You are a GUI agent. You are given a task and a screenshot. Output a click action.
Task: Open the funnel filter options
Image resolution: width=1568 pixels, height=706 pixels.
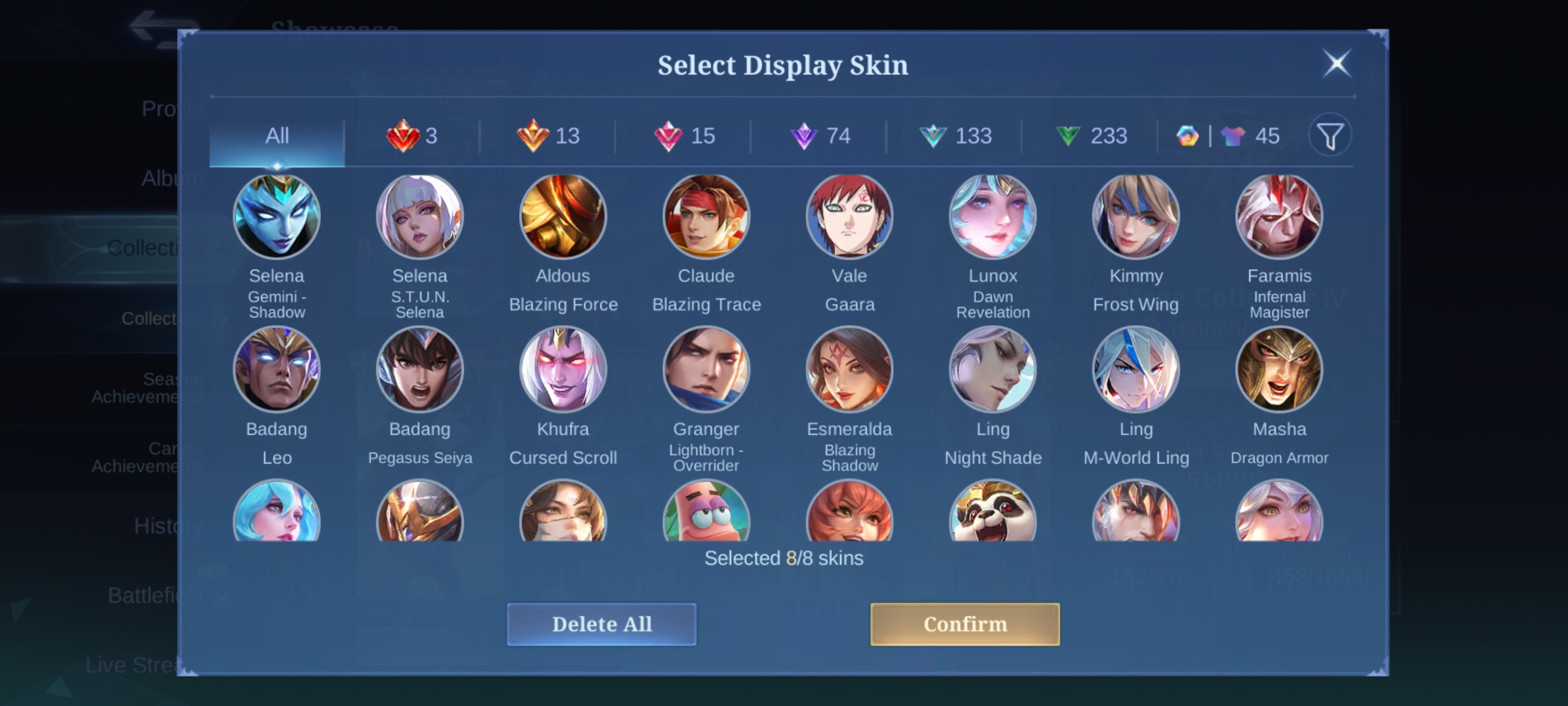1330,136
